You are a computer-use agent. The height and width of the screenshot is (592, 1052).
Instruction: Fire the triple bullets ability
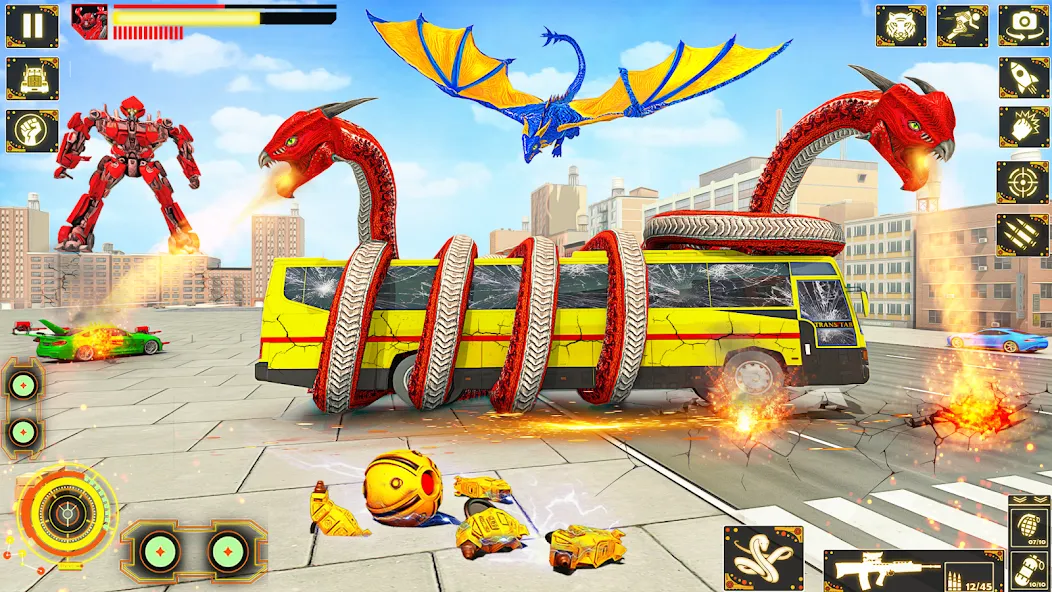(1022, 234)
